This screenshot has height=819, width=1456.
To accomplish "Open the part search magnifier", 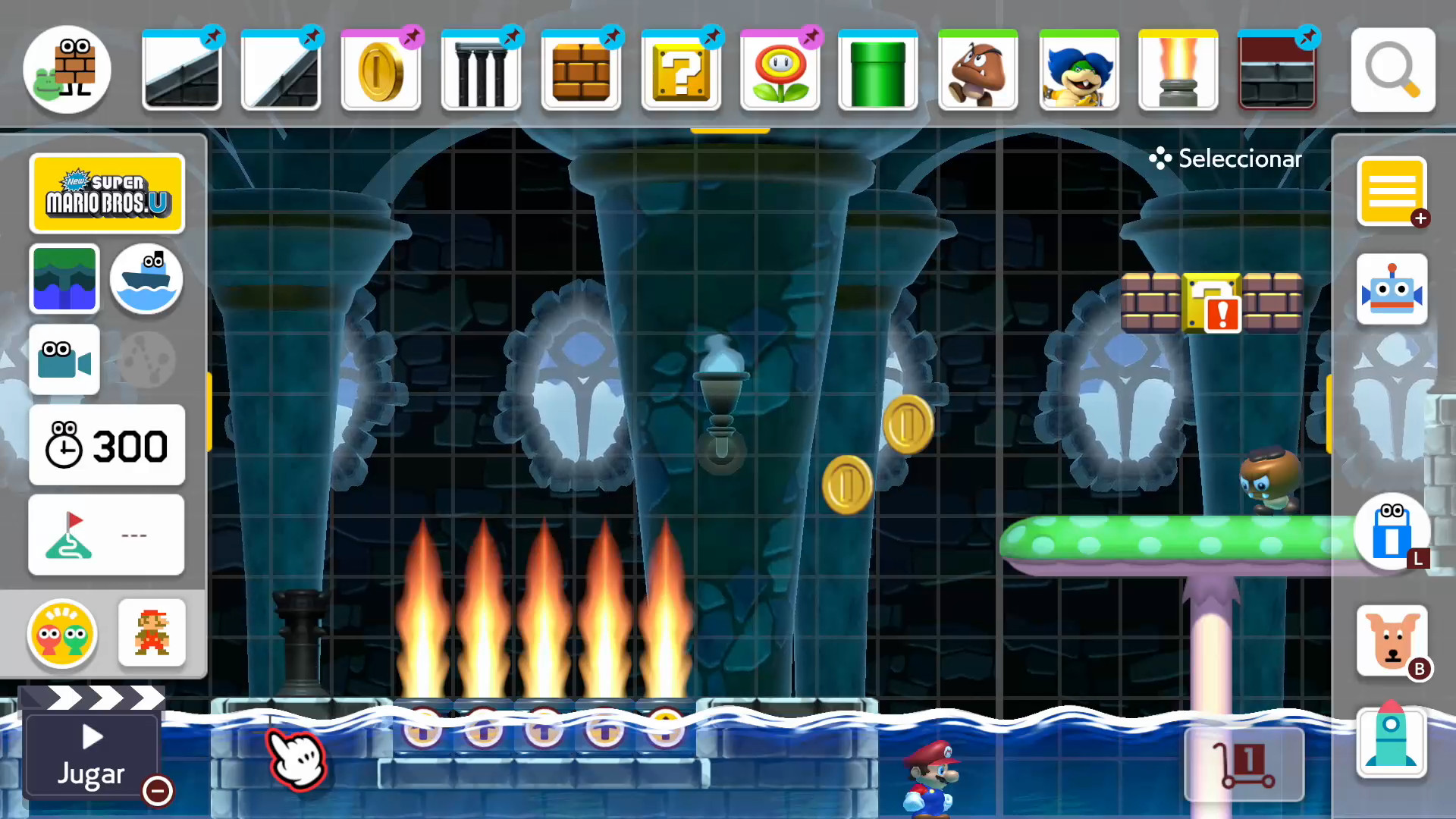I will pos(1393,70).
